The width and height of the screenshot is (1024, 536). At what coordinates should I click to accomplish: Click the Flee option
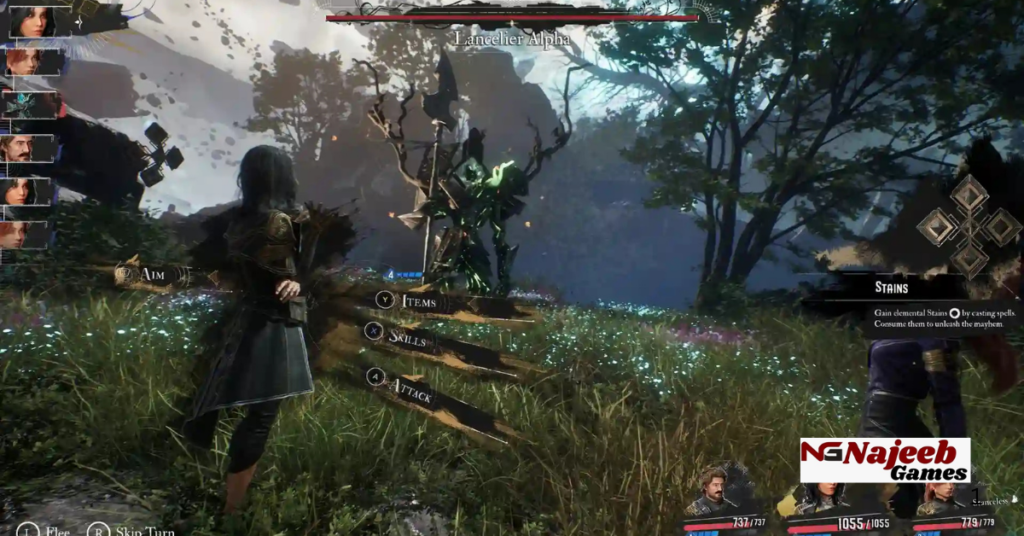(x=45, y=531)
